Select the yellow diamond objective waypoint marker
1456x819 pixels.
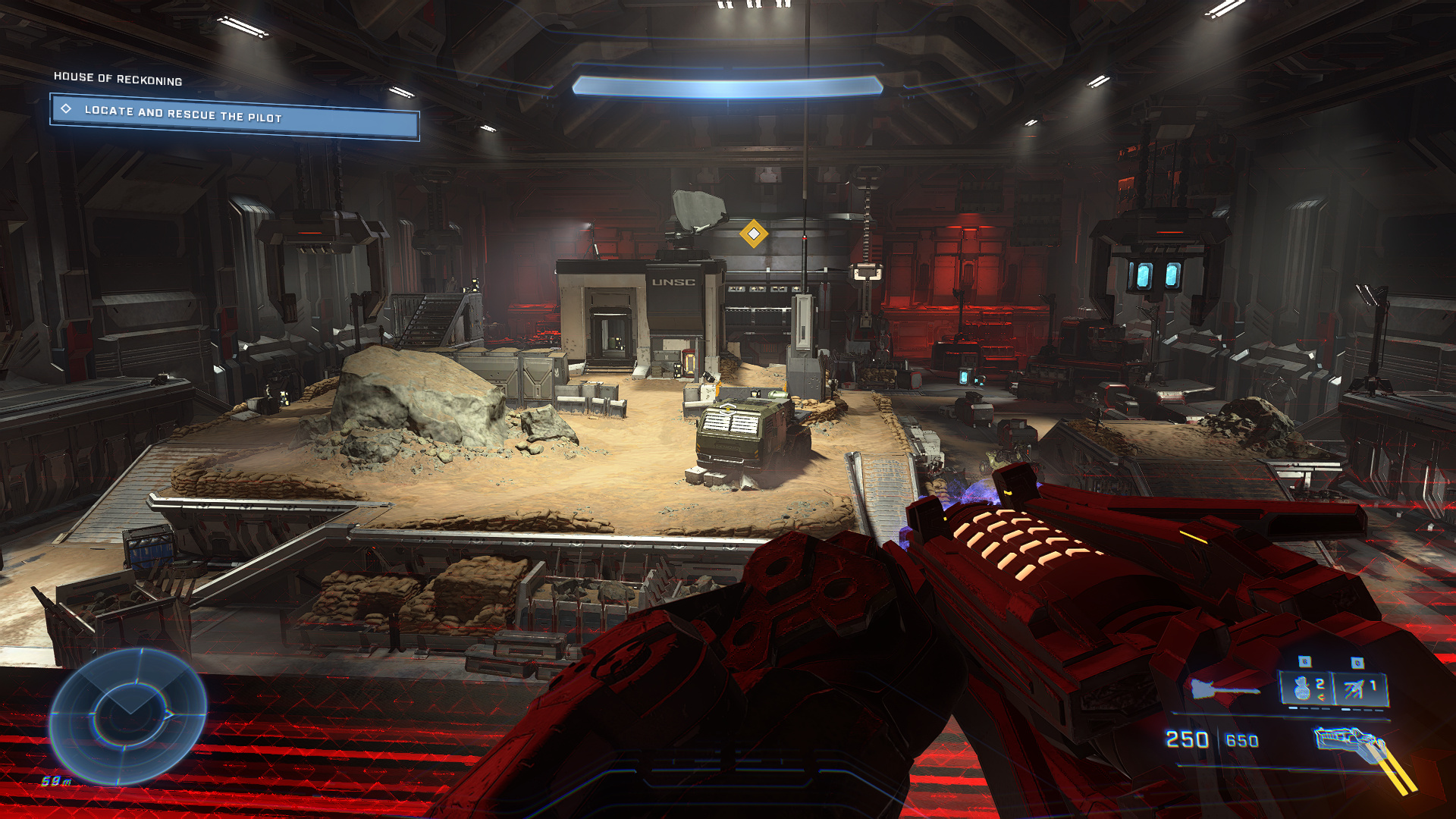(753, 234)
